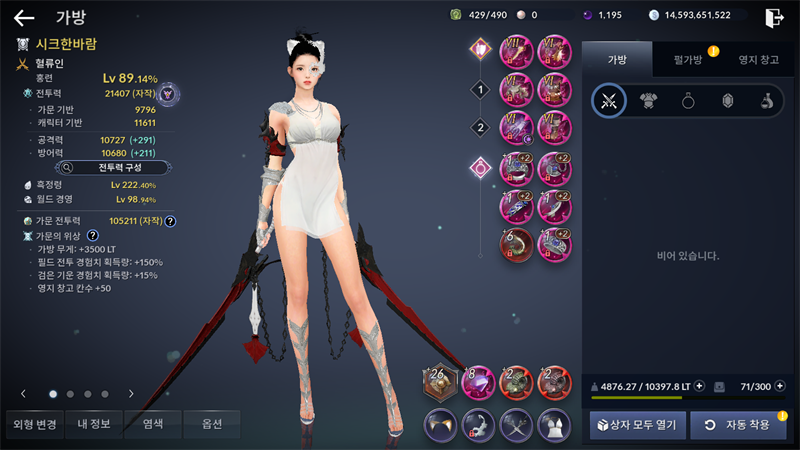Click the help icon beside 가문 전투력
800x450 pixels.
(170, 221)
